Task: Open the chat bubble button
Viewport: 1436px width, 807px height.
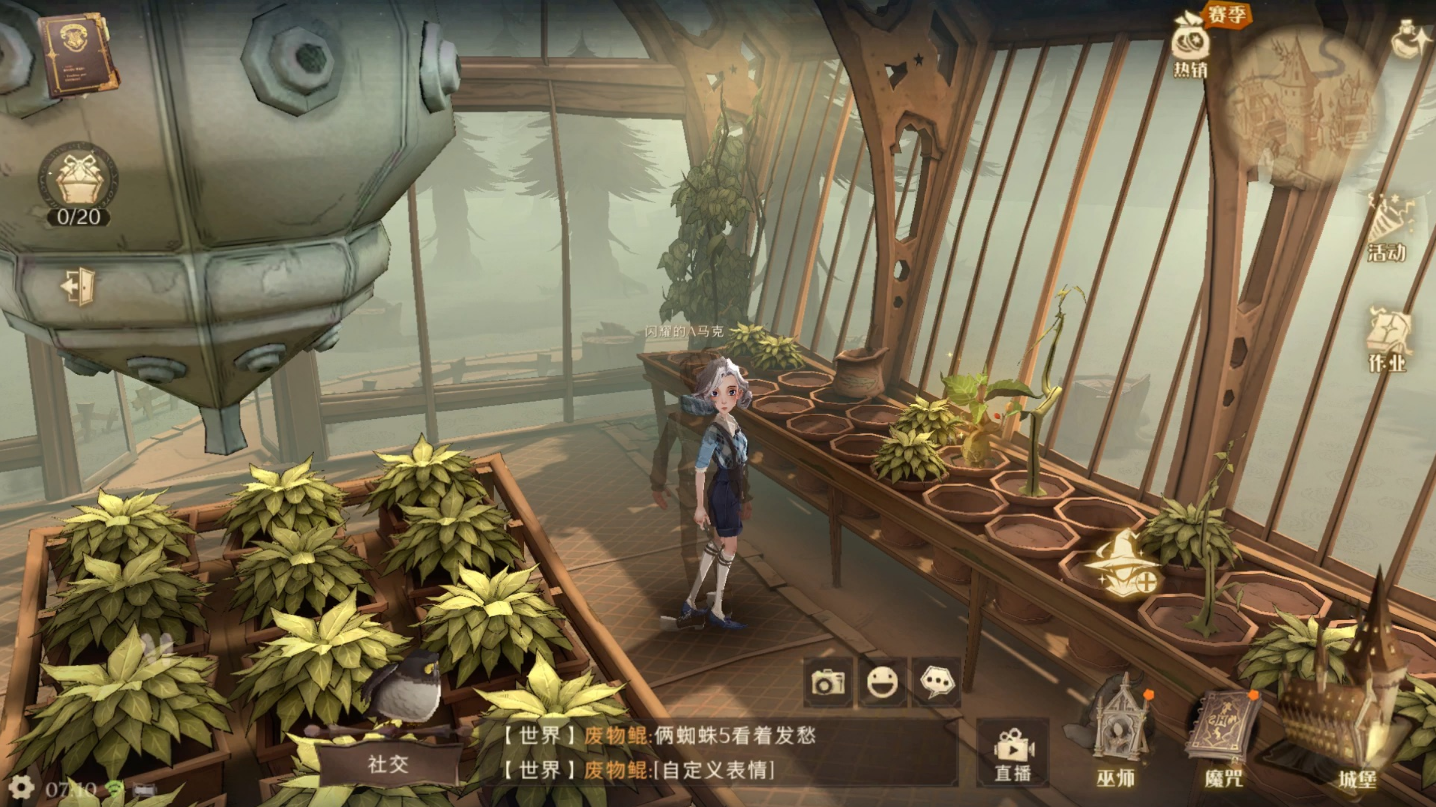Action: click(x=936, y=682)
